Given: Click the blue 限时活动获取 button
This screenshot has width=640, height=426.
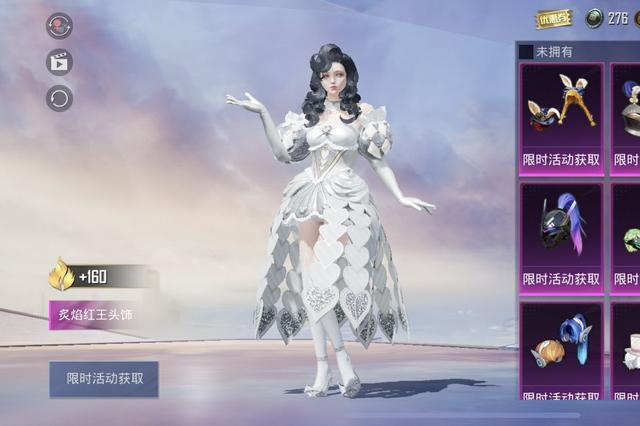Looking at the screenshot, I should [104, 379].
